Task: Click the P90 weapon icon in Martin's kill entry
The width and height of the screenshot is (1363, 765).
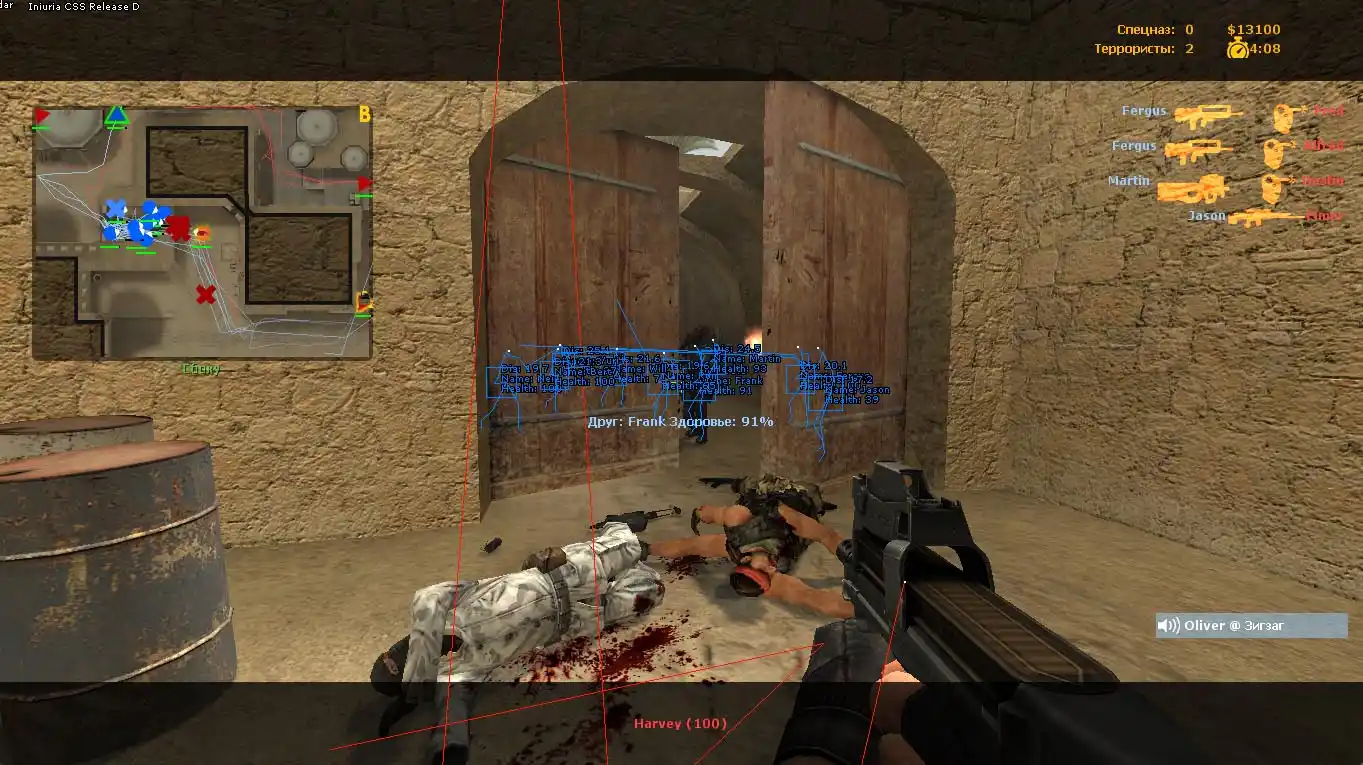Action: tap(1193, 189)
